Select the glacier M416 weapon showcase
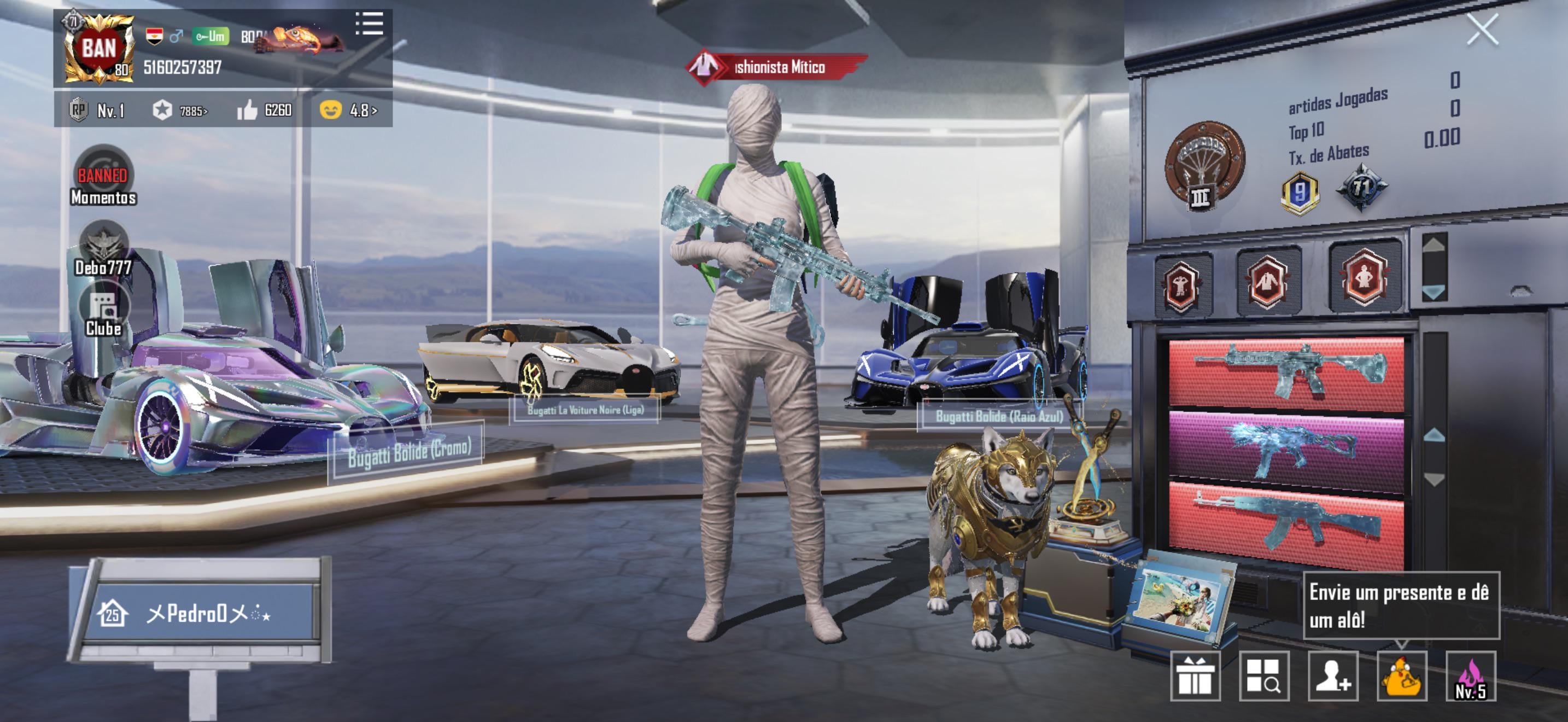The width and height of the screenshot is (1568, 722). [1286, 371]
